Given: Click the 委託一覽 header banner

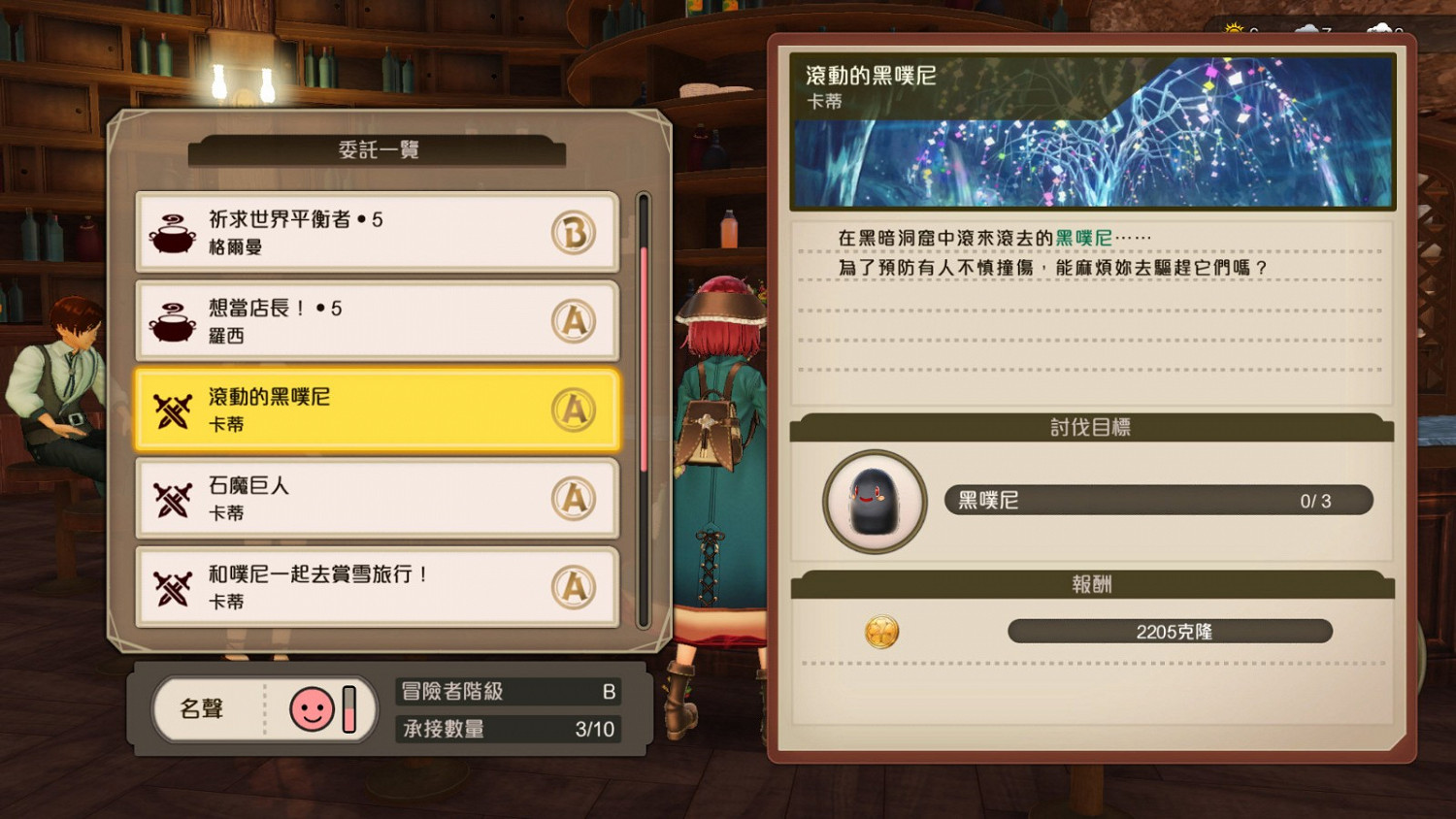Looking at the screenshot, I should point(378,150).
